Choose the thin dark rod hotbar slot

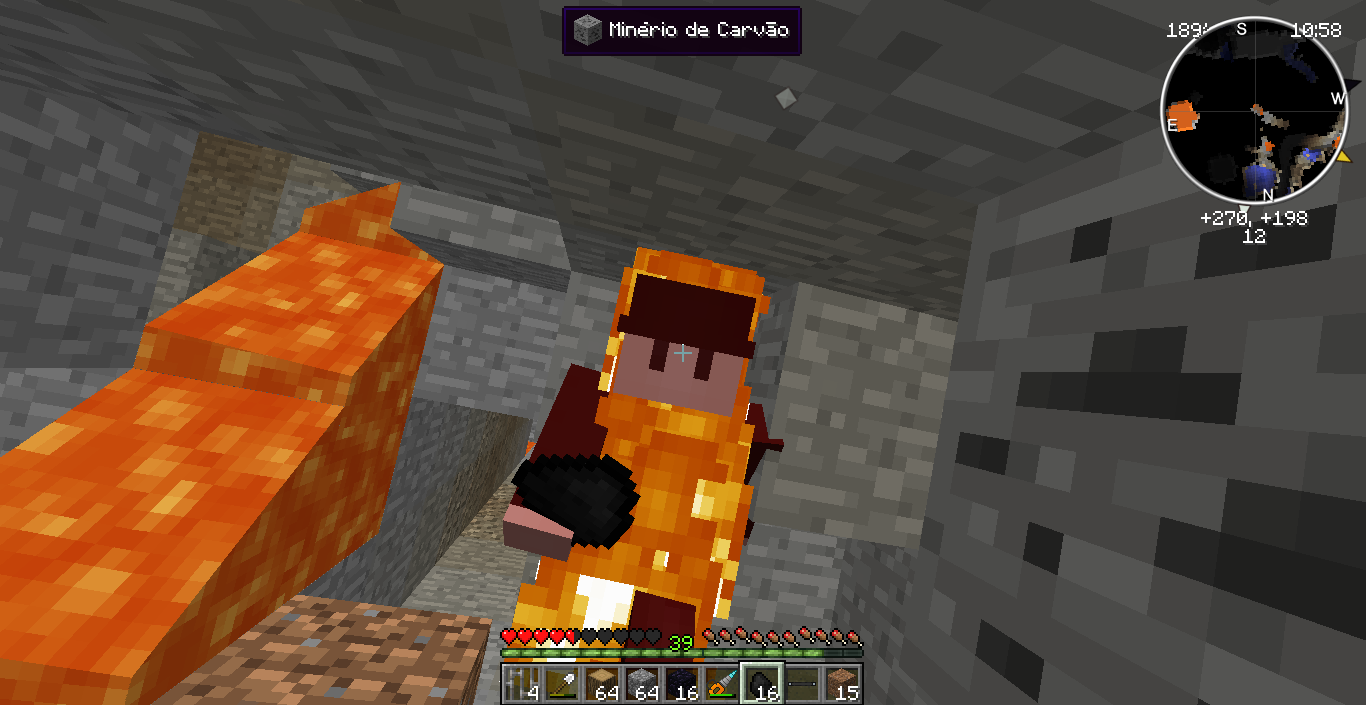pos(802,684)
